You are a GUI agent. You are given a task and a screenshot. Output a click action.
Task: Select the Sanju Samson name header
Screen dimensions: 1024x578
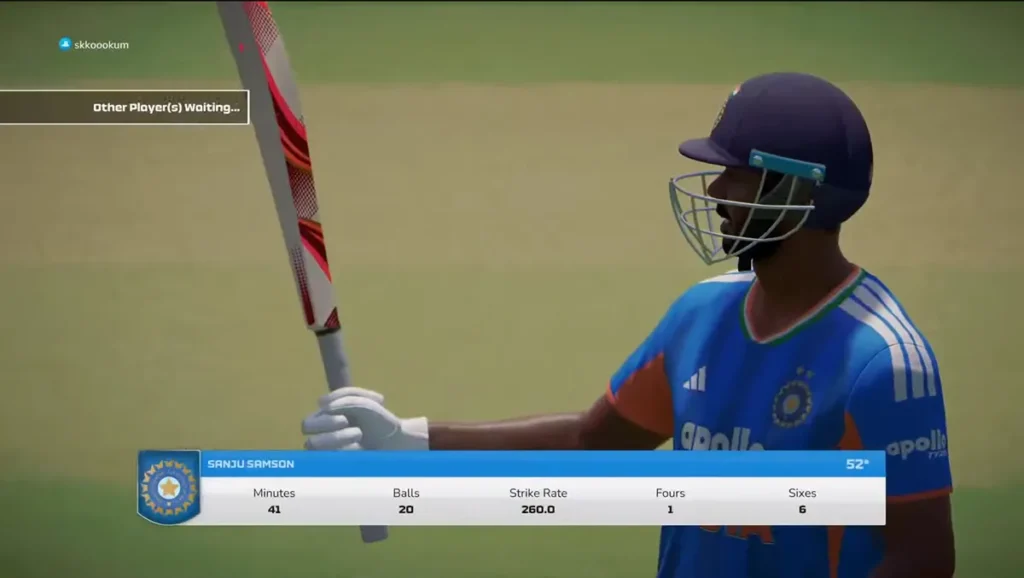click(x=251, y=464)
